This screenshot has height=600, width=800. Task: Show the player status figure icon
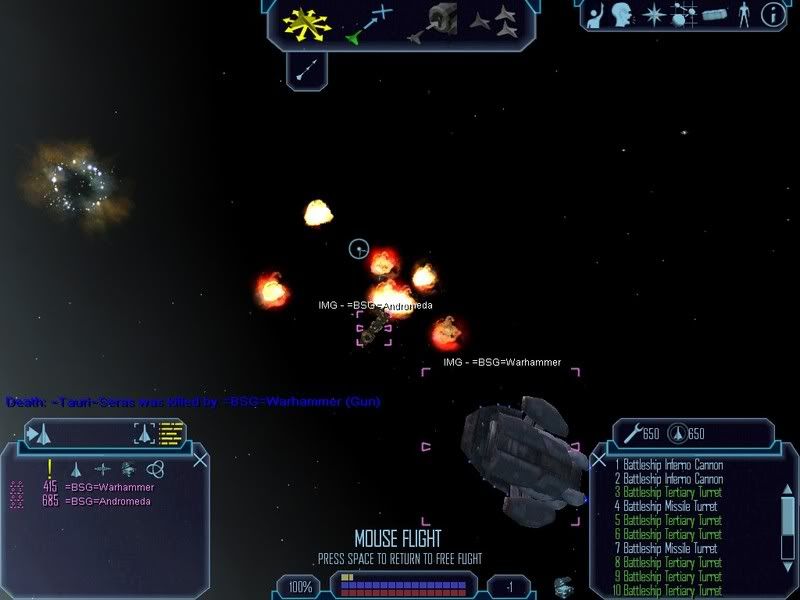742,15
